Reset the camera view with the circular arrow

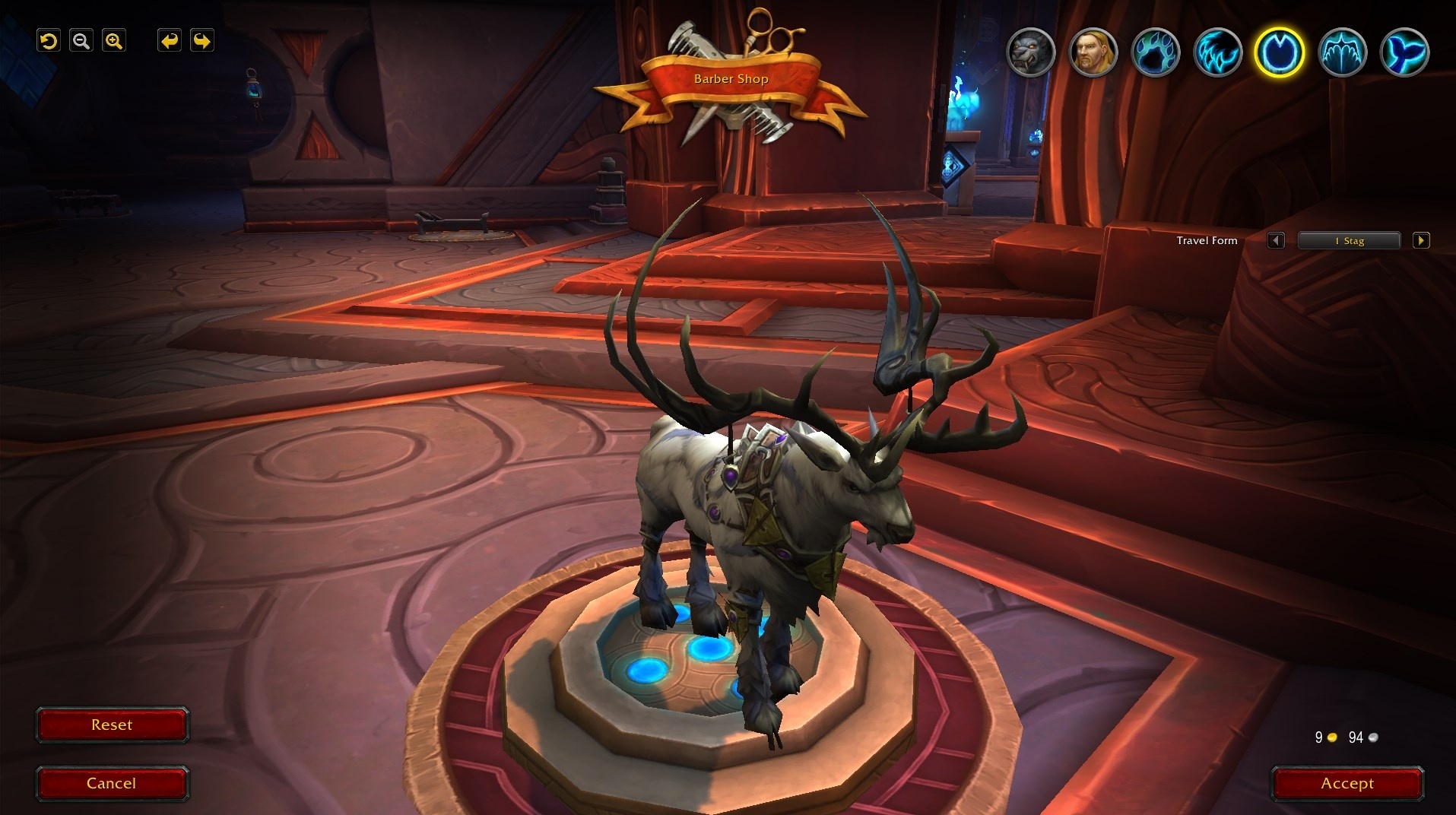coord(49,41)
